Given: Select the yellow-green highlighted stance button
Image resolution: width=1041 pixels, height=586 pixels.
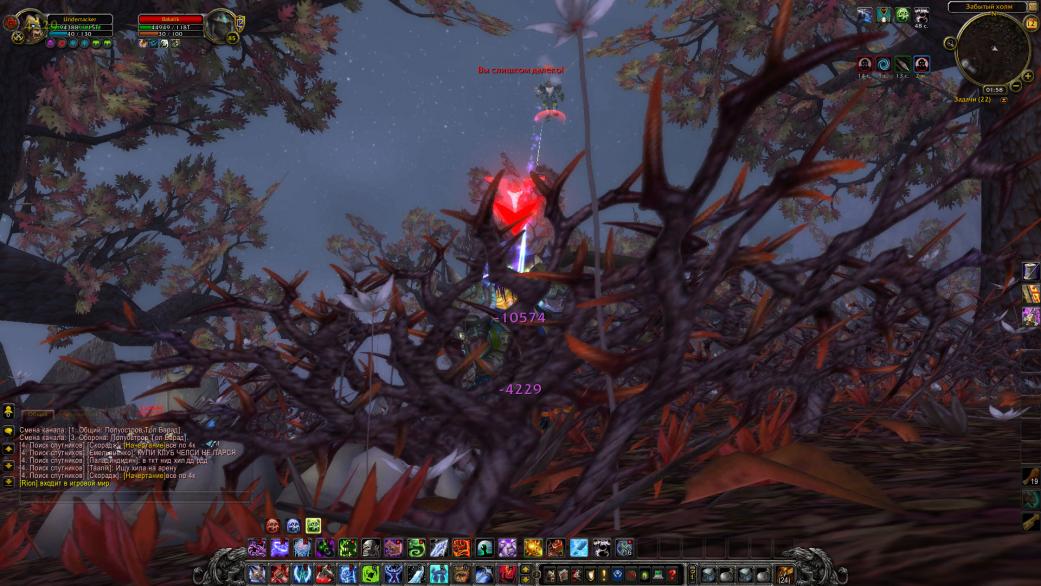Looking at the screenshot, I should [313, 526].
